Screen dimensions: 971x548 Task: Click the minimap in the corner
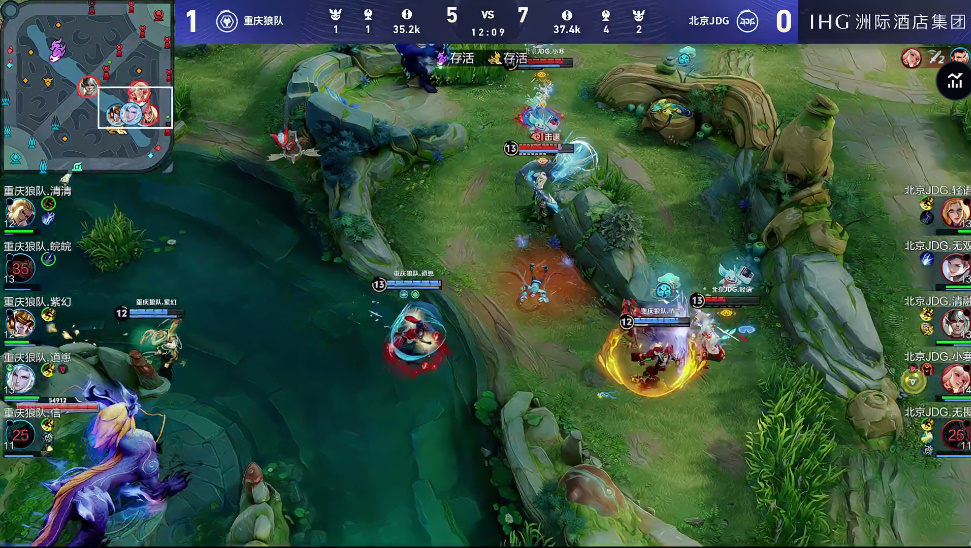coord(88,88)
